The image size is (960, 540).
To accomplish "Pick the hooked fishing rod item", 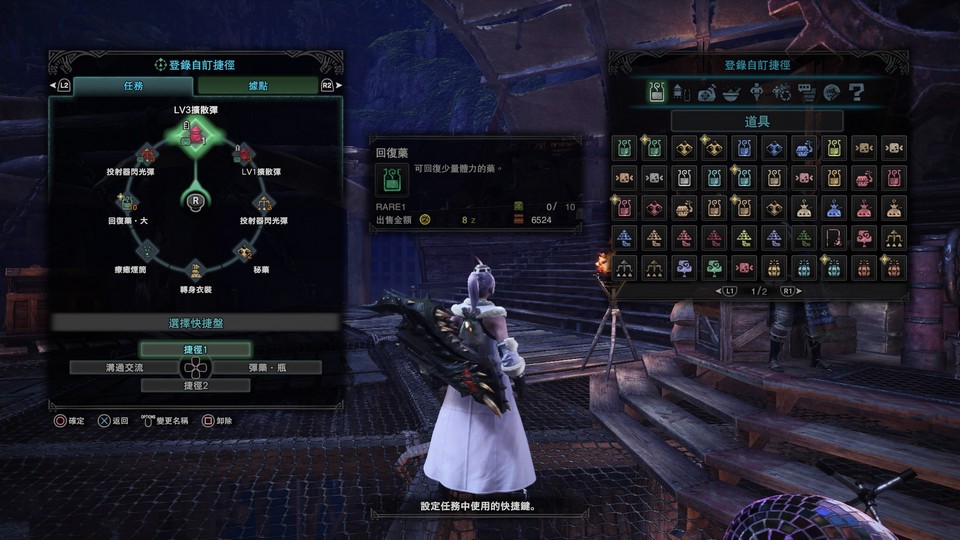I will coord(834,238).
